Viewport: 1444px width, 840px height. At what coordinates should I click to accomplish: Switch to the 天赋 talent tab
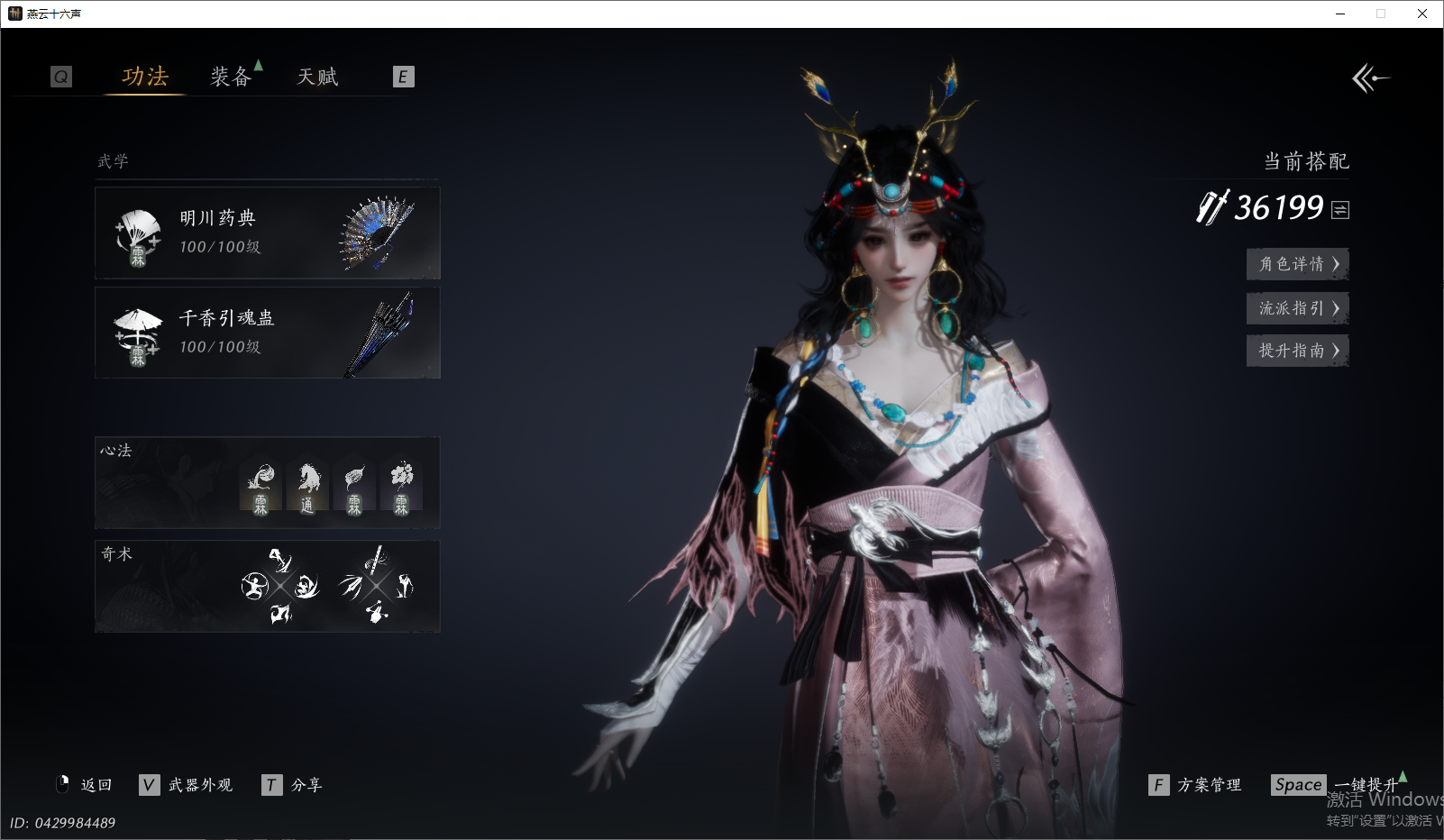(x=317, y=77)
